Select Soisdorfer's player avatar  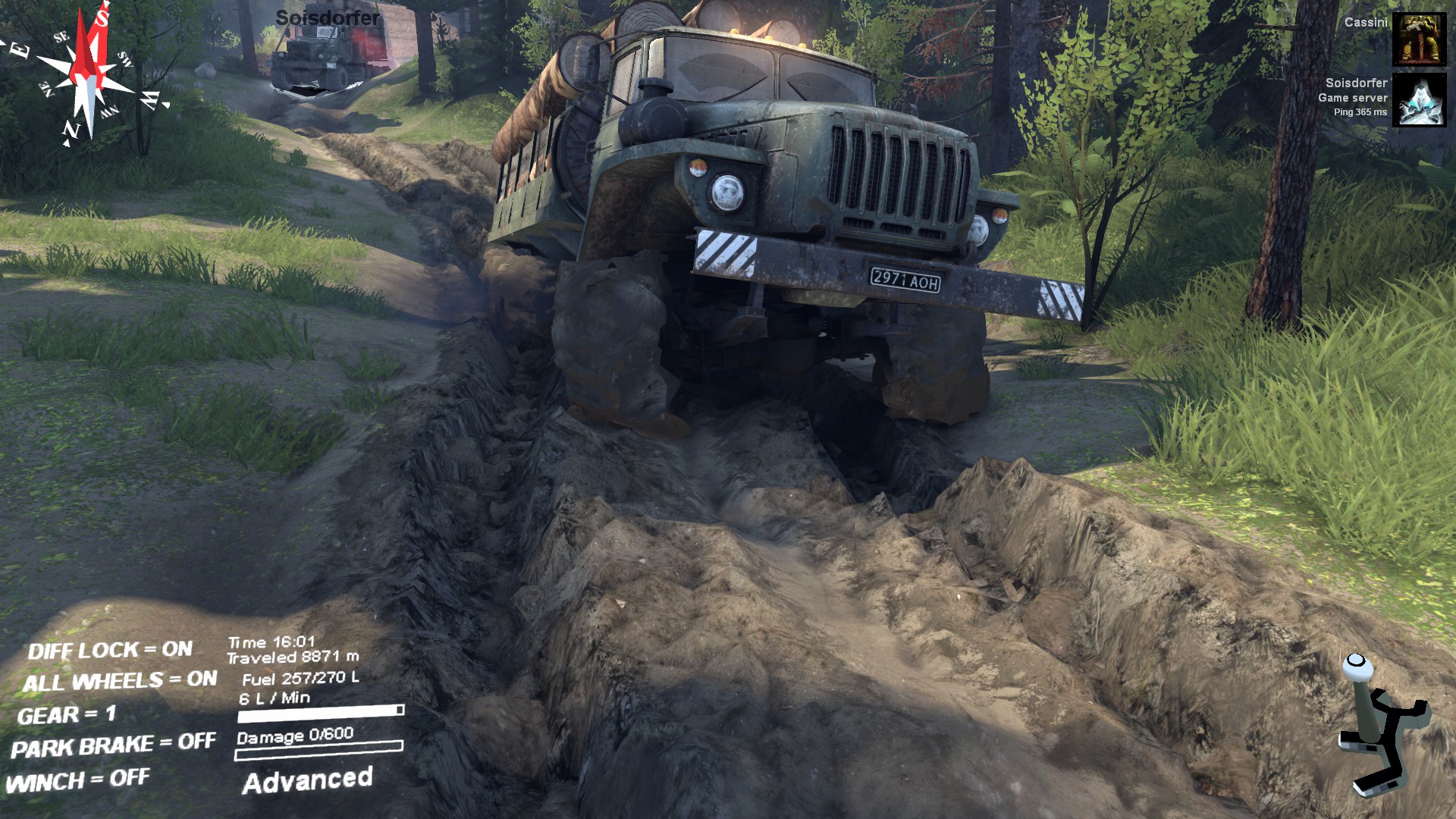click(x=1419, y=99)
